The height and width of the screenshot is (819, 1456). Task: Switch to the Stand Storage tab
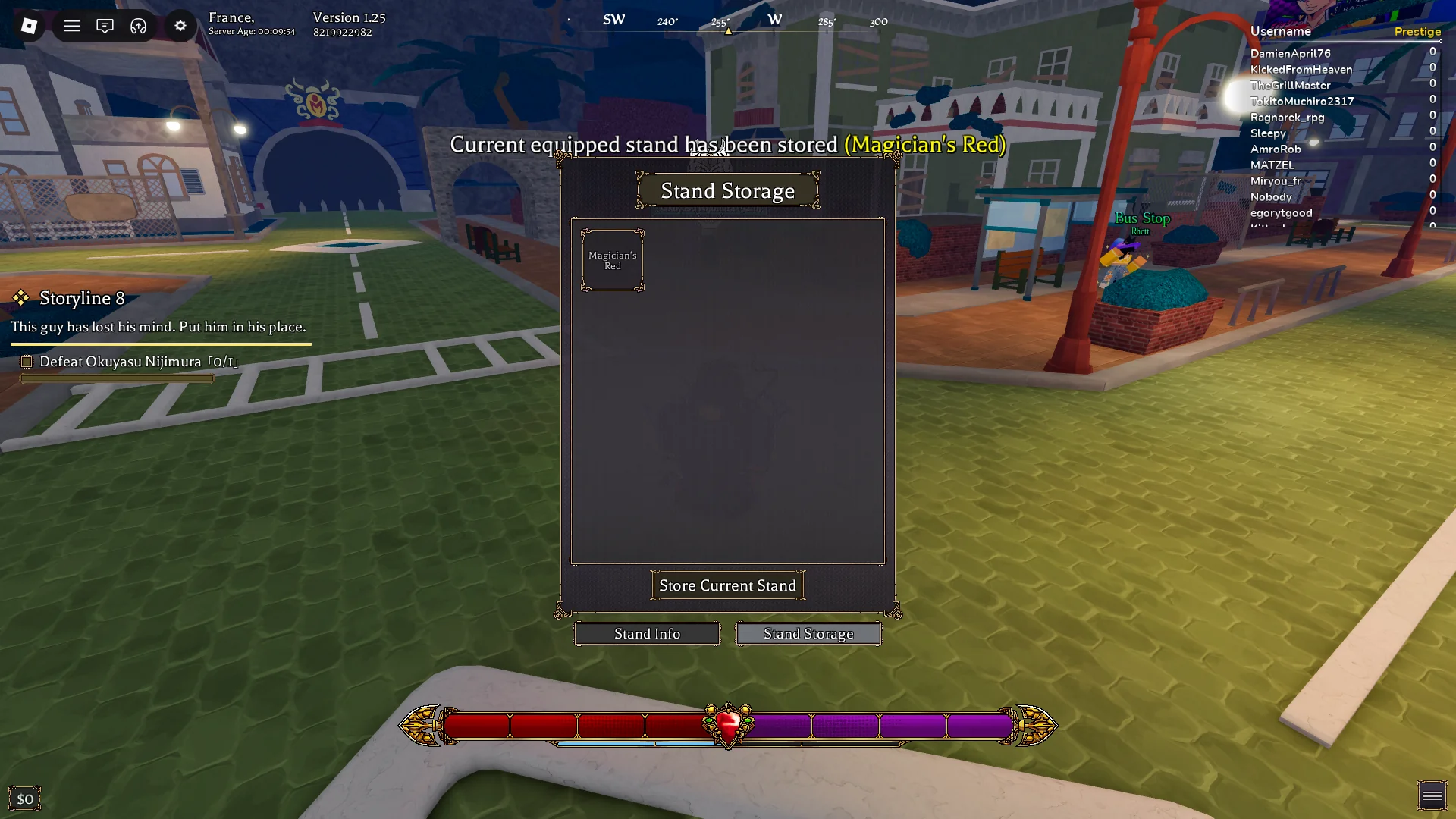[x=808, y=633]
